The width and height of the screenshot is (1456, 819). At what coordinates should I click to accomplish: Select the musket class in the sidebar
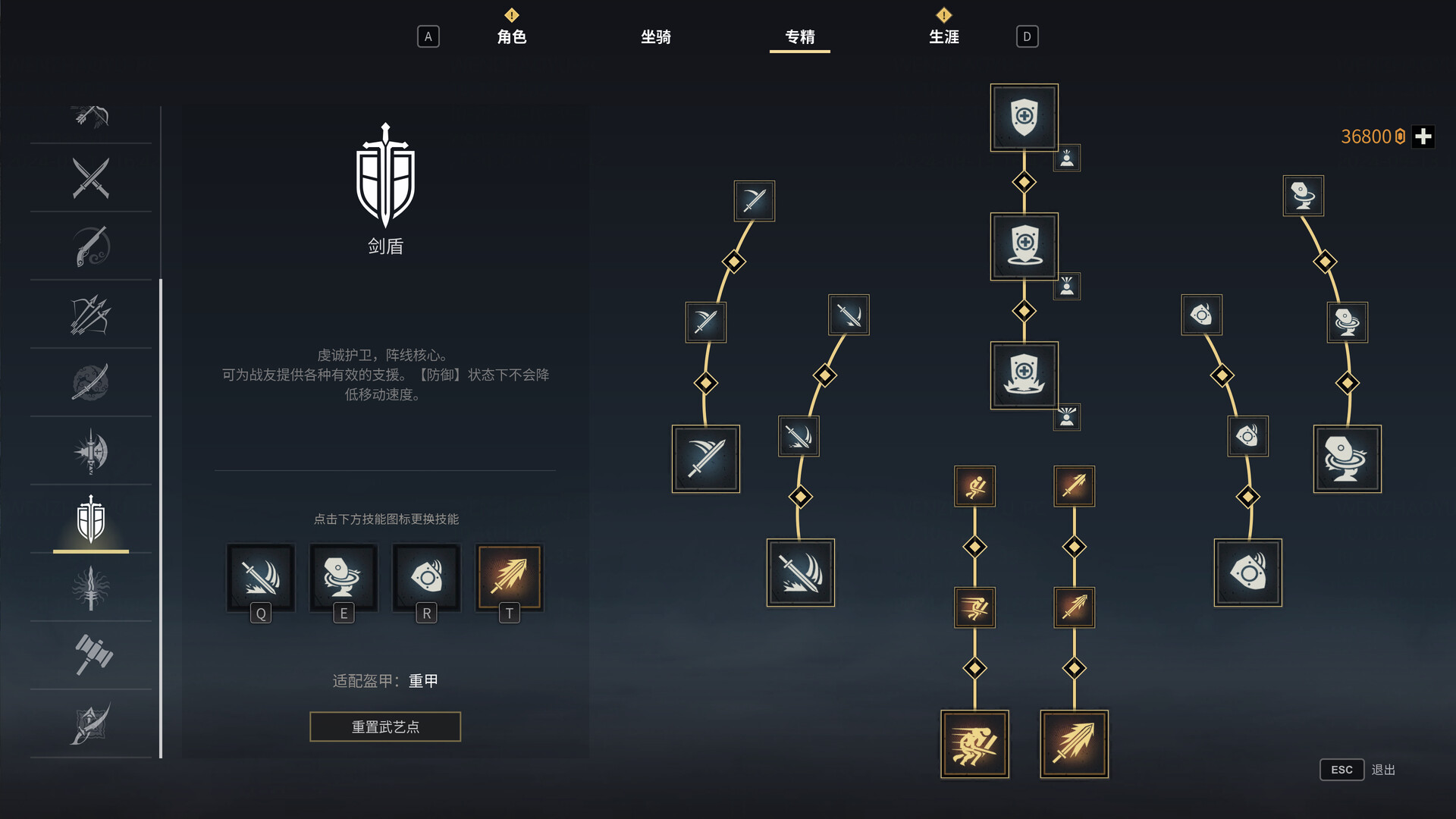90,246
